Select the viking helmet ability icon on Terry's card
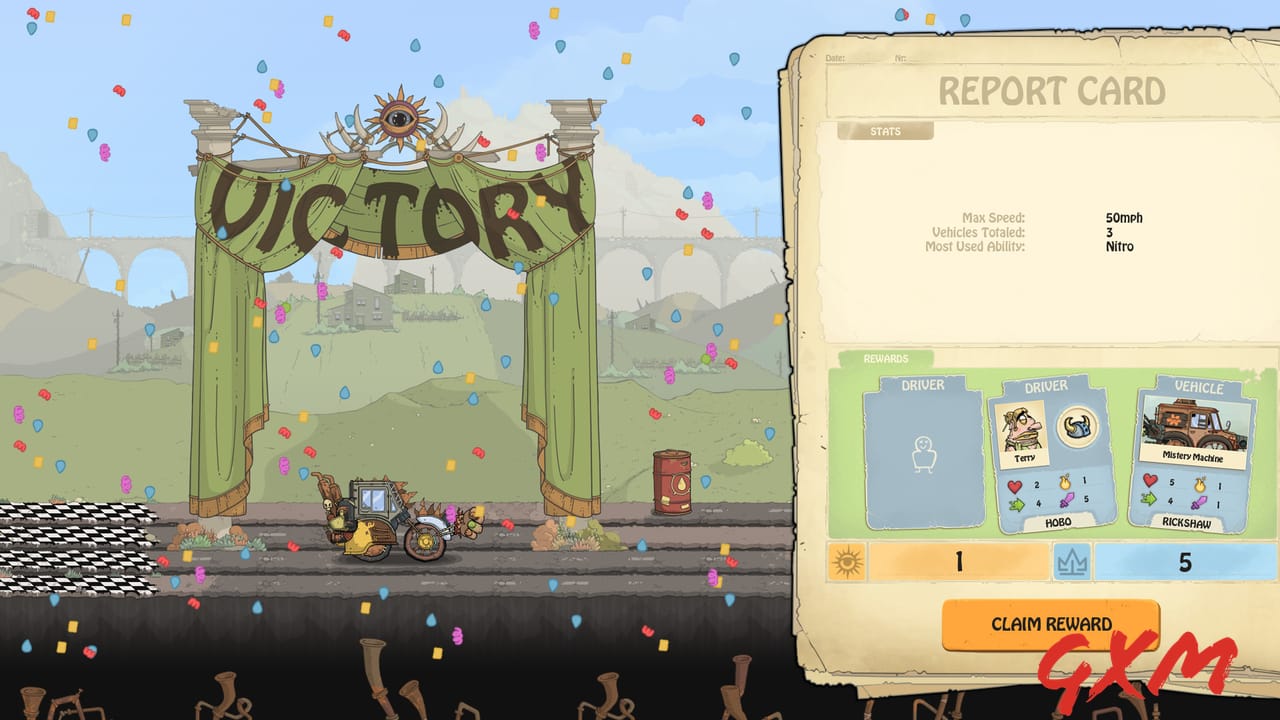Viewport: 1280px width, 720px height. 1077,428
